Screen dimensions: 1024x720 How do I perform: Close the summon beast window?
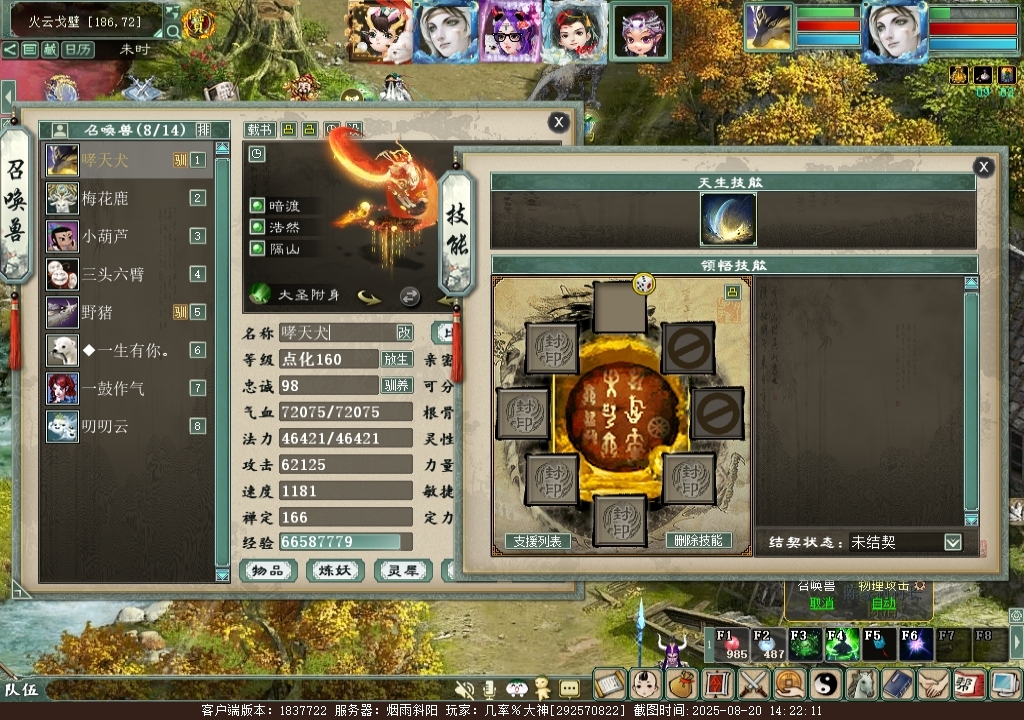click(559, 122)
